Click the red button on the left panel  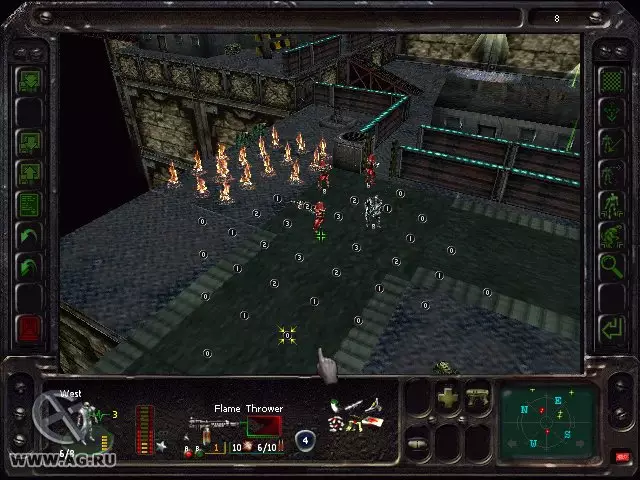click(29, 327)
